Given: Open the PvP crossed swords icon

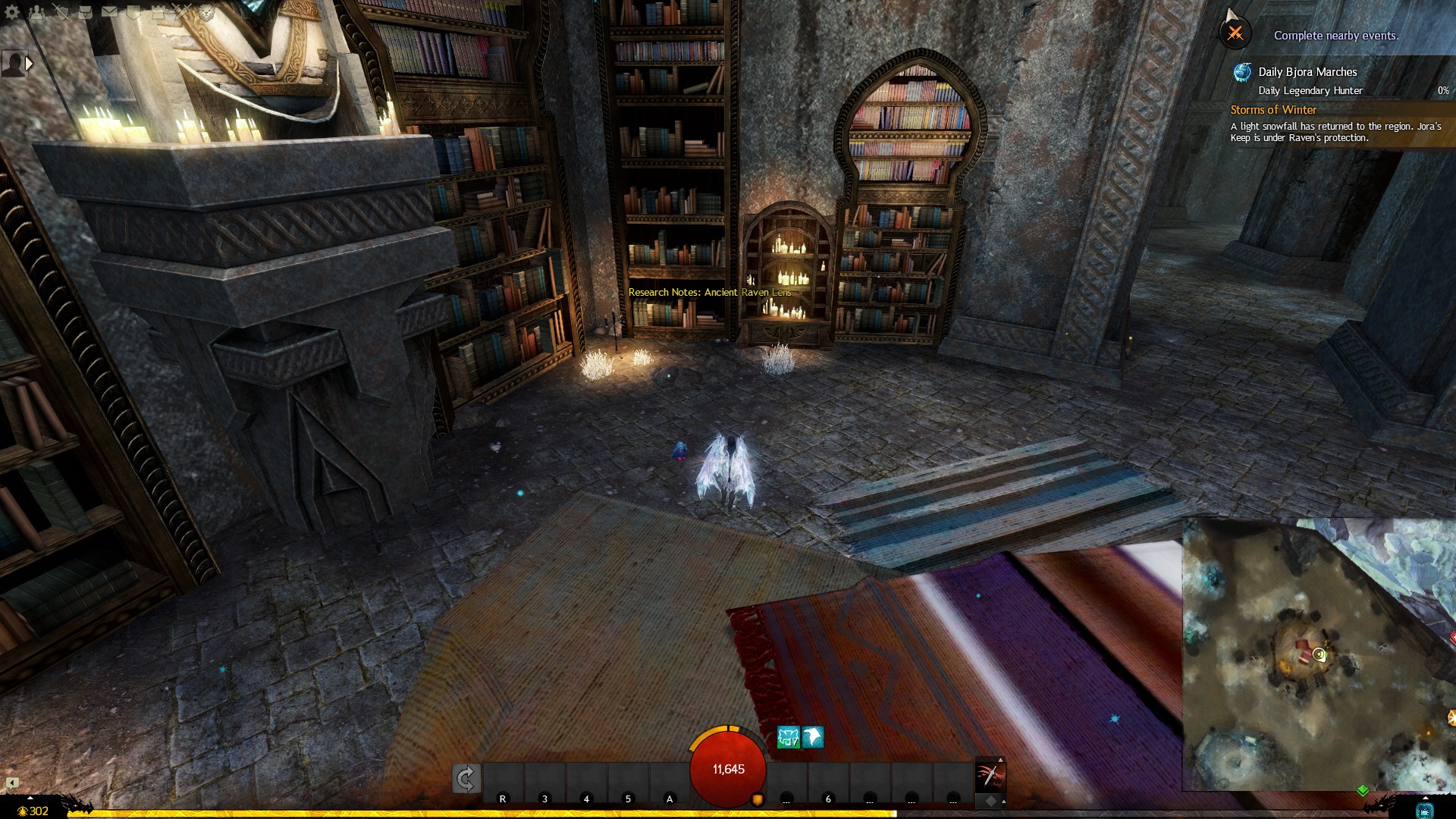Looking at the screenshot, I should coord(182,11).
